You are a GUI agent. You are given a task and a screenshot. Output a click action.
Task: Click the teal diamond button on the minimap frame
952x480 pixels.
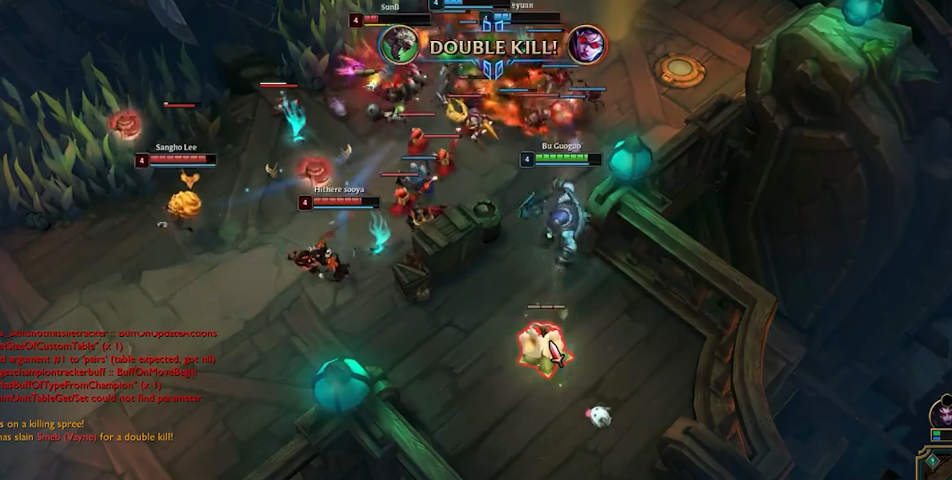click(931, 462)
